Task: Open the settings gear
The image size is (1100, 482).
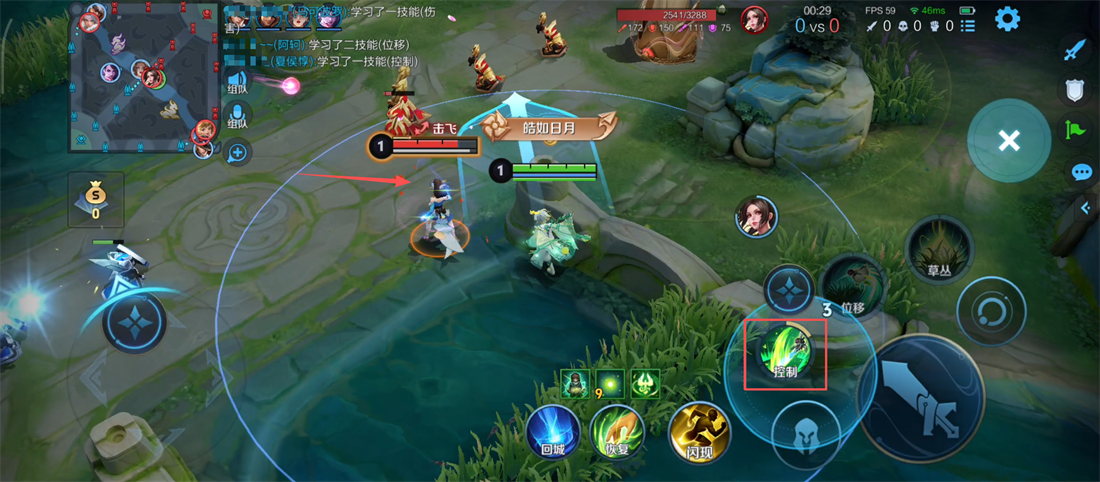Action: (x=1006, y=19)
